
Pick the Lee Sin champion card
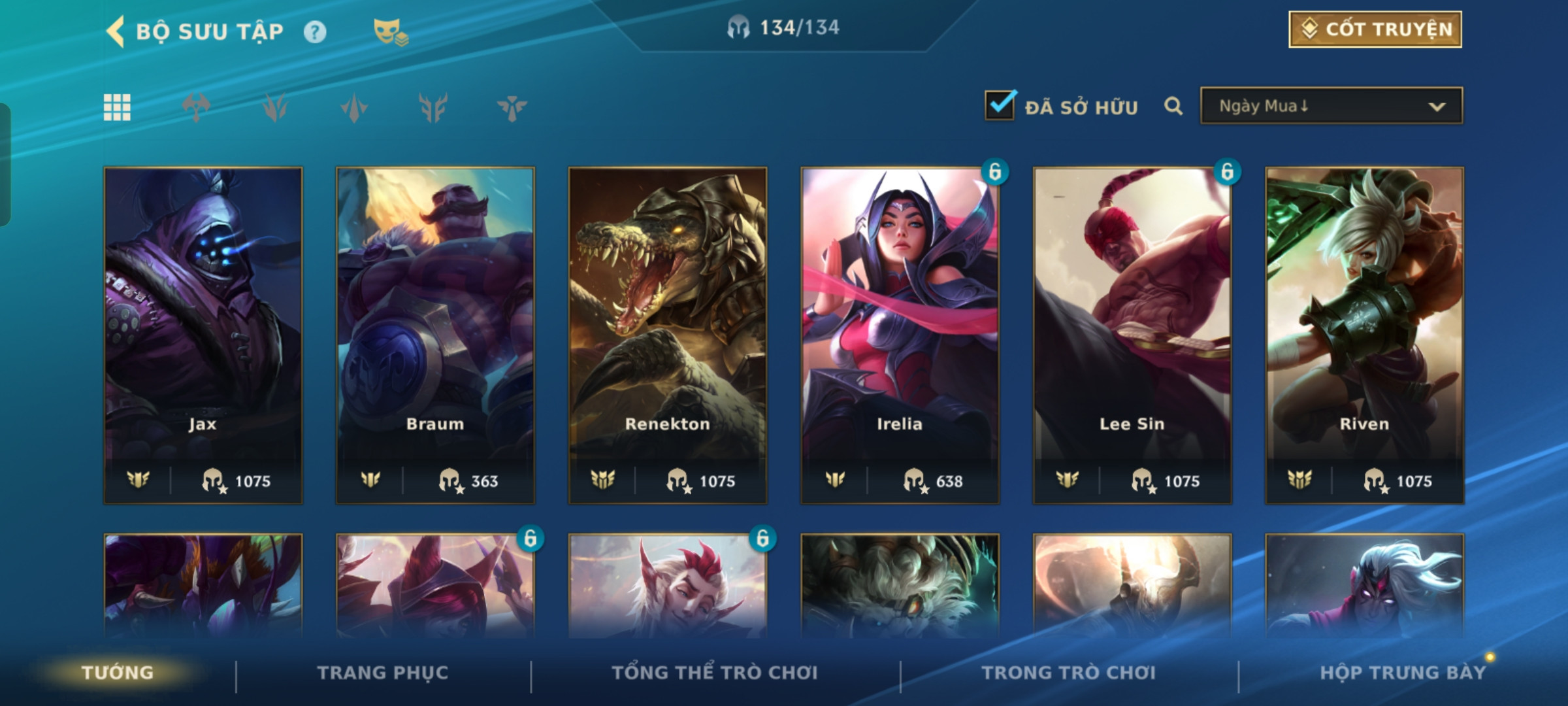(1132, 335)
